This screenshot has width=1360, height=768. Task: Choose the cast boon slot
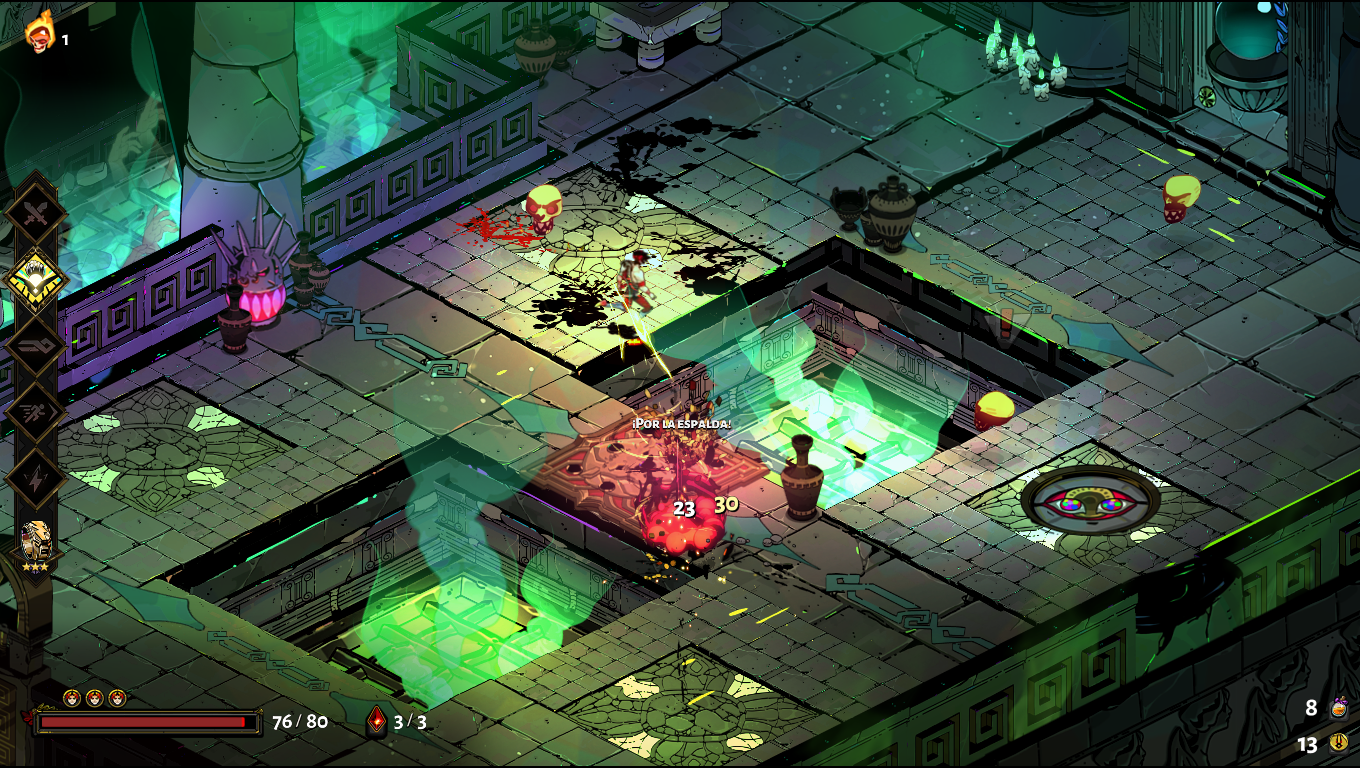pos(36,345)
